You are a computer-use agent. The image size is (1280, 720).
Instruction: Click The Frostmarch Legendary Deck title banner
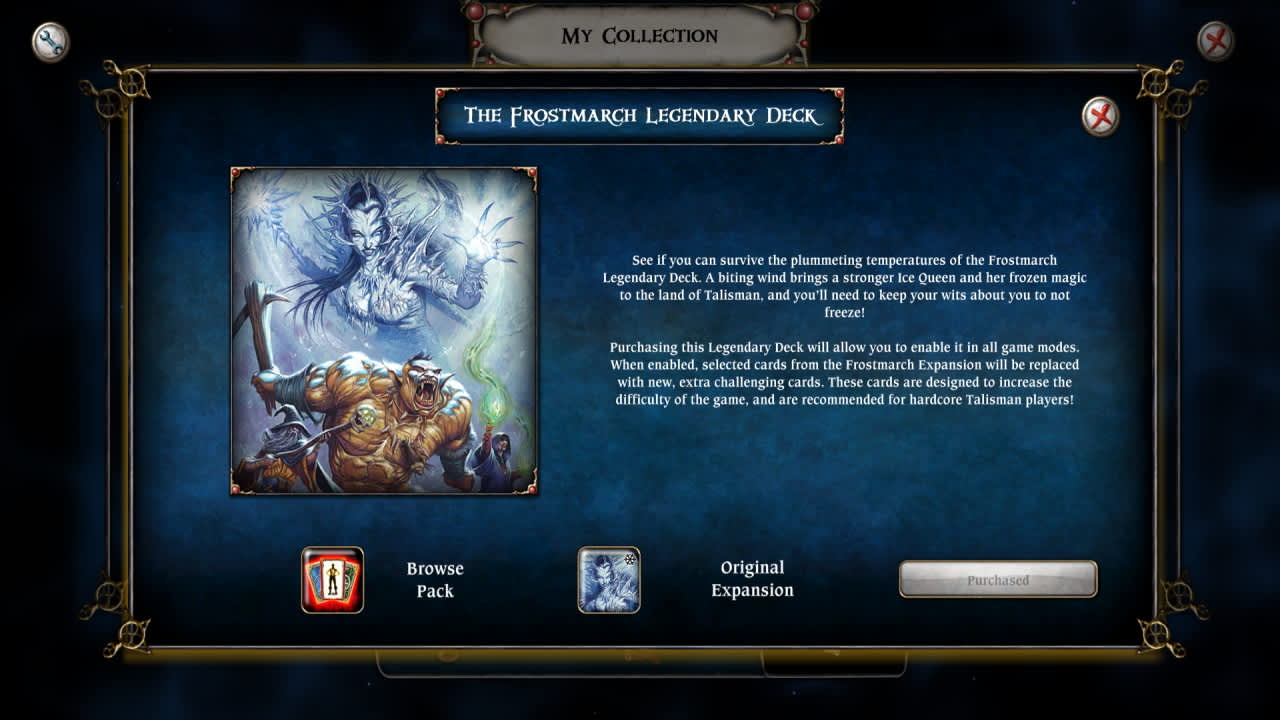639,118
